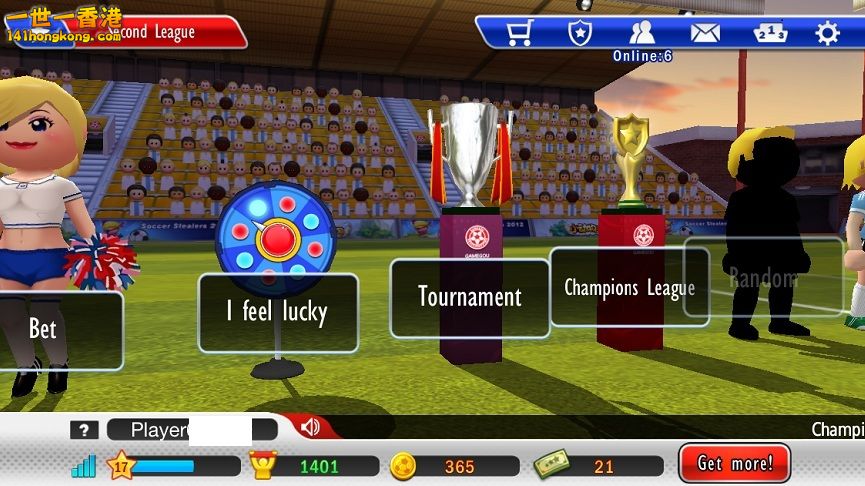Select the I feel lucky mode
865x486 pixels.
click(278, 313)
